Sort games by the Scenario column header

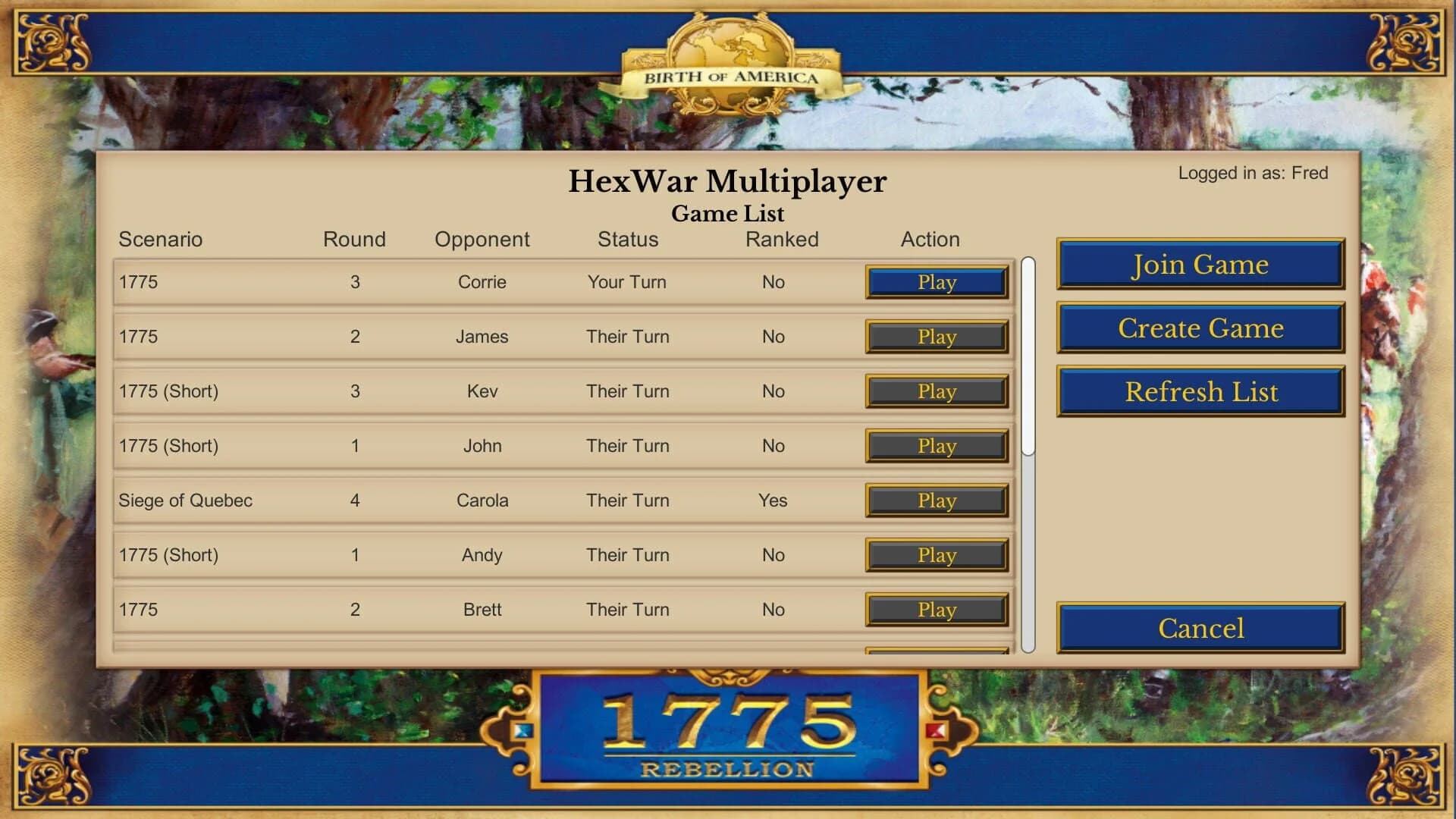[162, 240]
